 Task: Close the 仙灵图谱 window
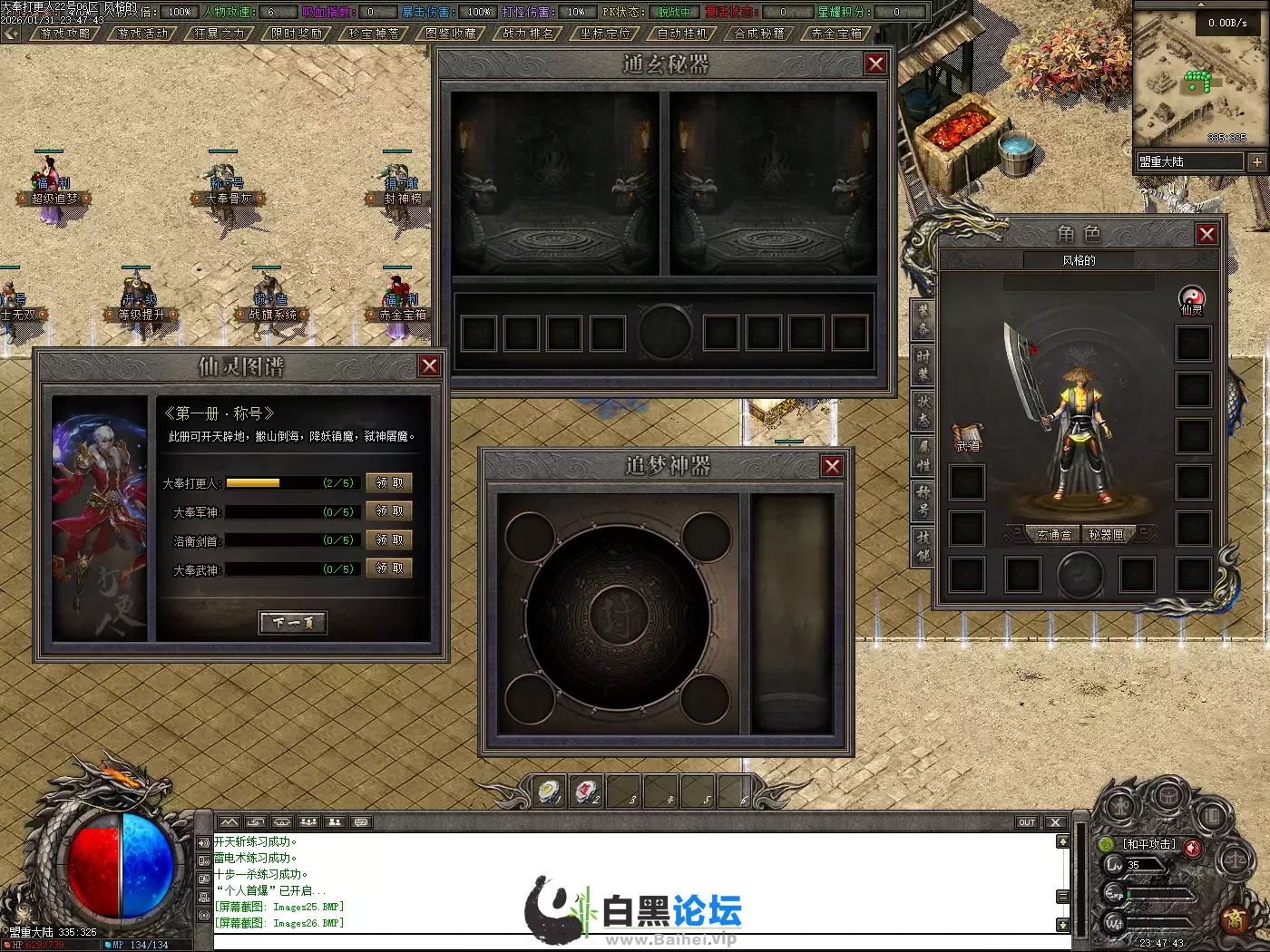coord(429,365)
